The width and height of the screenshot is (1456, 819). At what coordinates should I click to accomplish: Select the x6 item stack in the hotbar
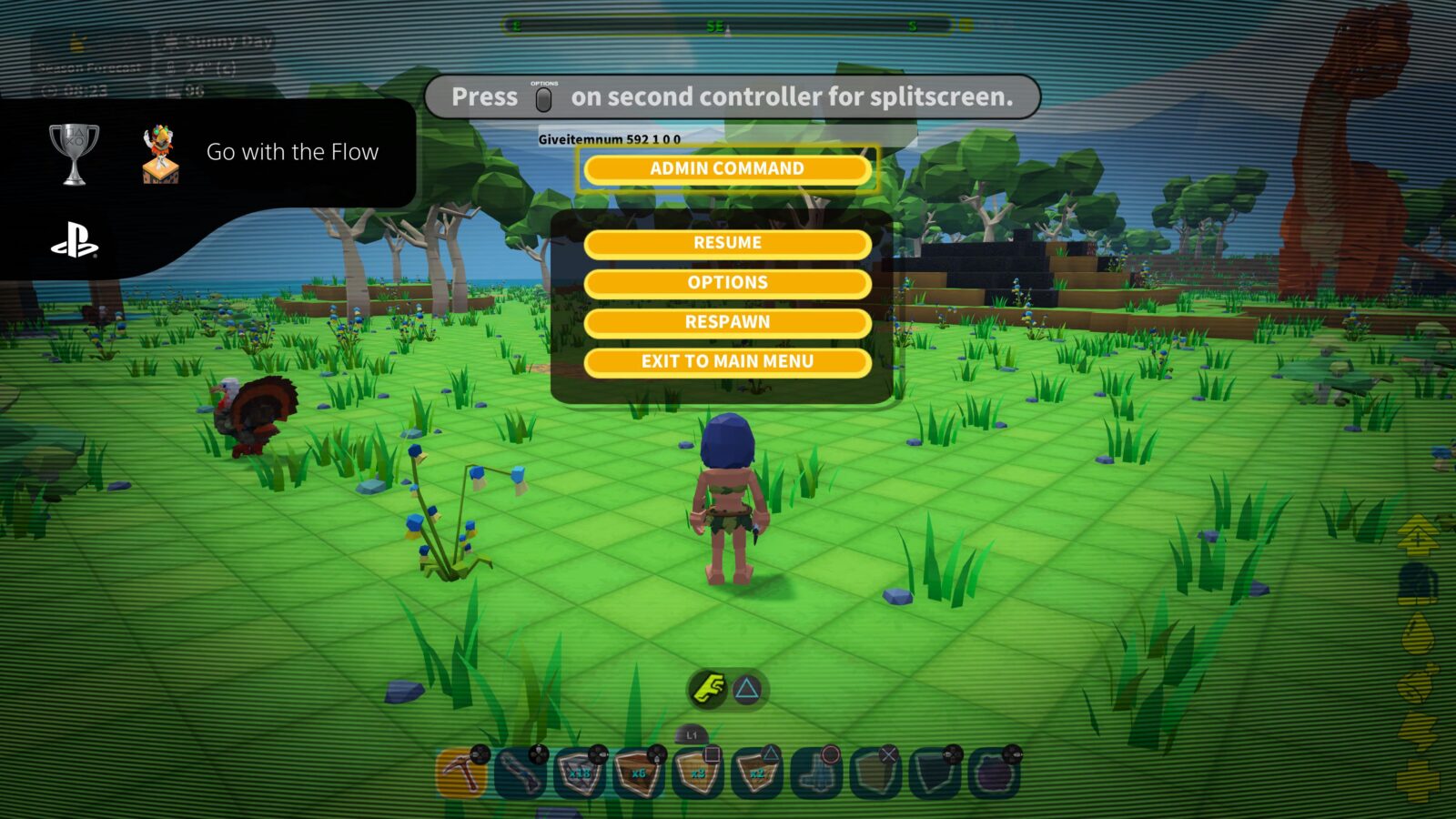click(639, 770)
